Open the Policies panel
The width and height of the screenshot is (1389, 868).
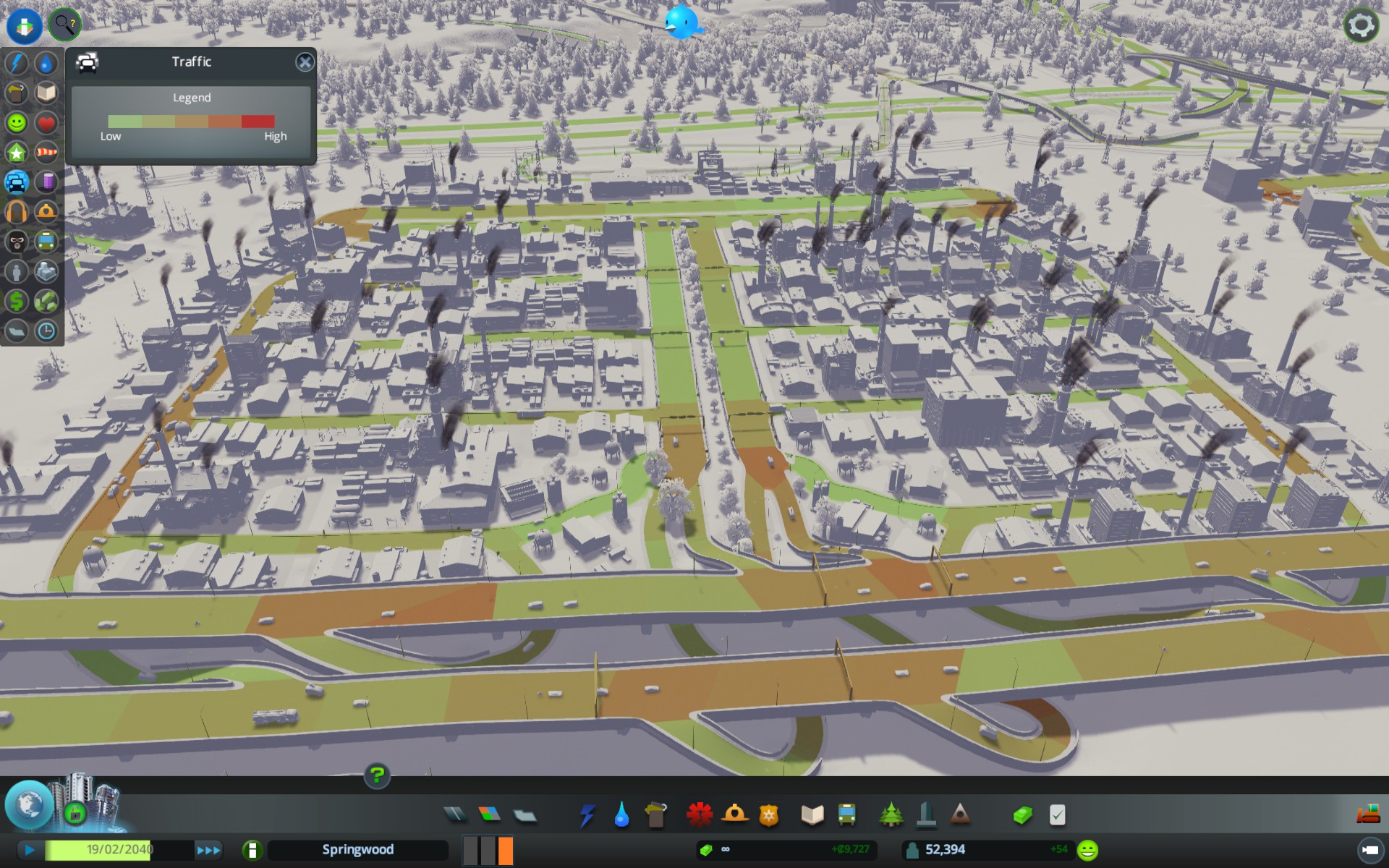(1058, 814)
